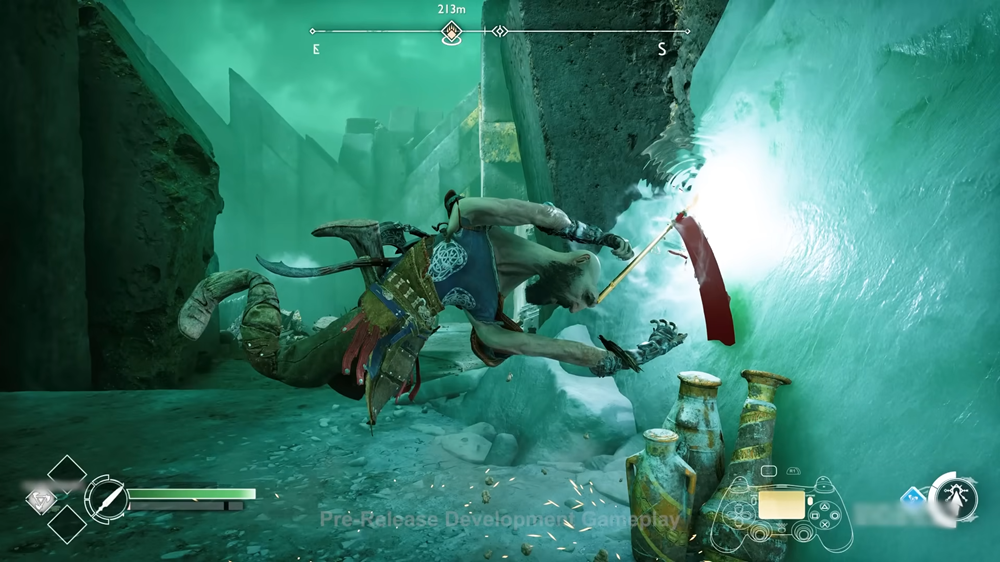Activate the triskelion diamond ability slot
The height and width of the screenshot is (562, 1000).
[41, 497]
